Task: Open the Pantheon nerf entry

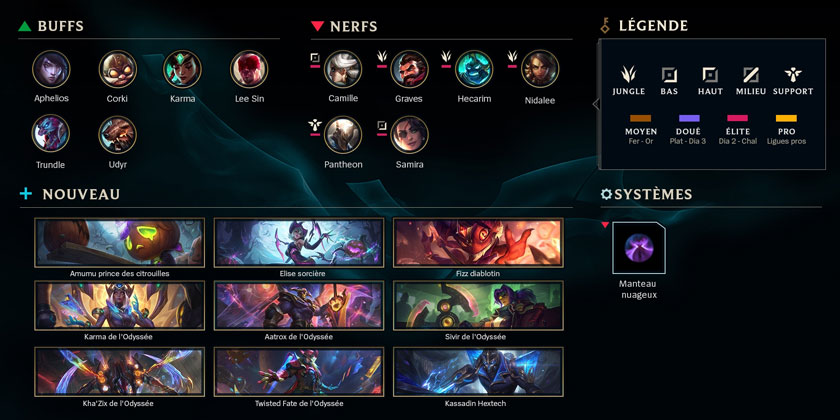Action: 343,135
